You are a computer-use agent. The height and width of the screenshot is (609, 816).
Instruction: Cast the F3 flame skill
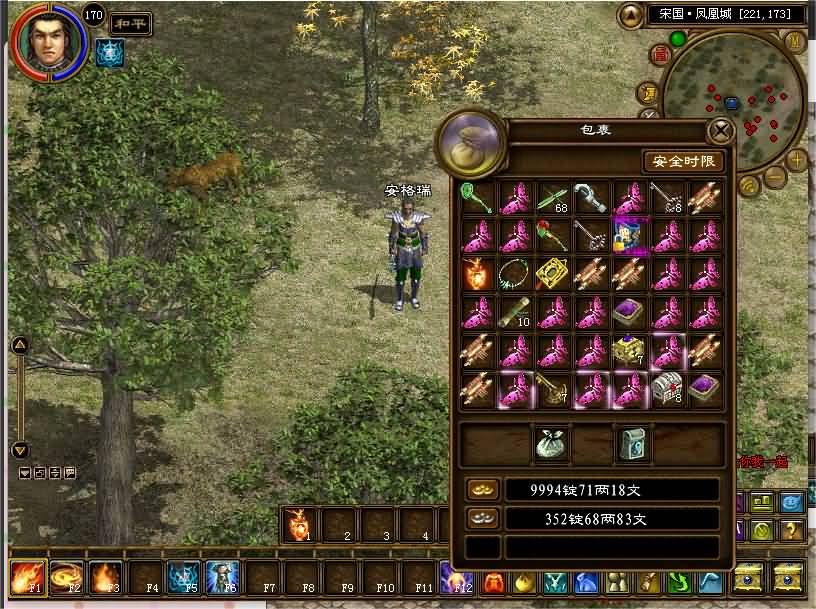point(104,577)
